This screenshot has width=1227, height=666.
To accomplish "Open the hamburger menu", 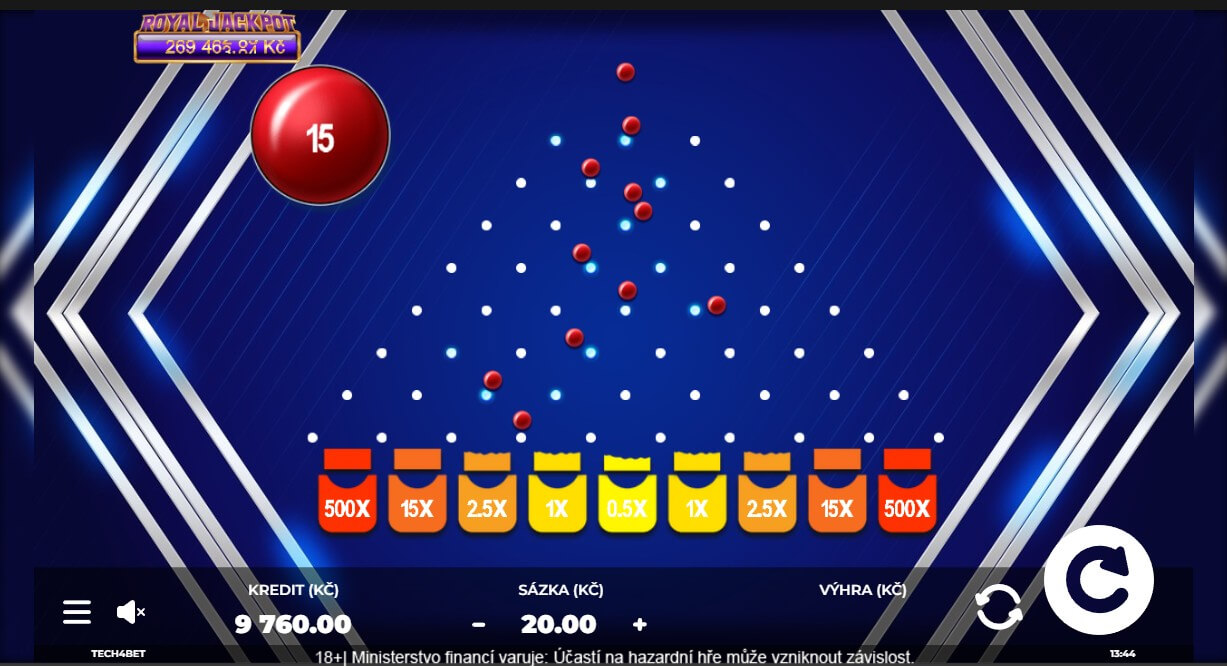I will coord(77,612).
